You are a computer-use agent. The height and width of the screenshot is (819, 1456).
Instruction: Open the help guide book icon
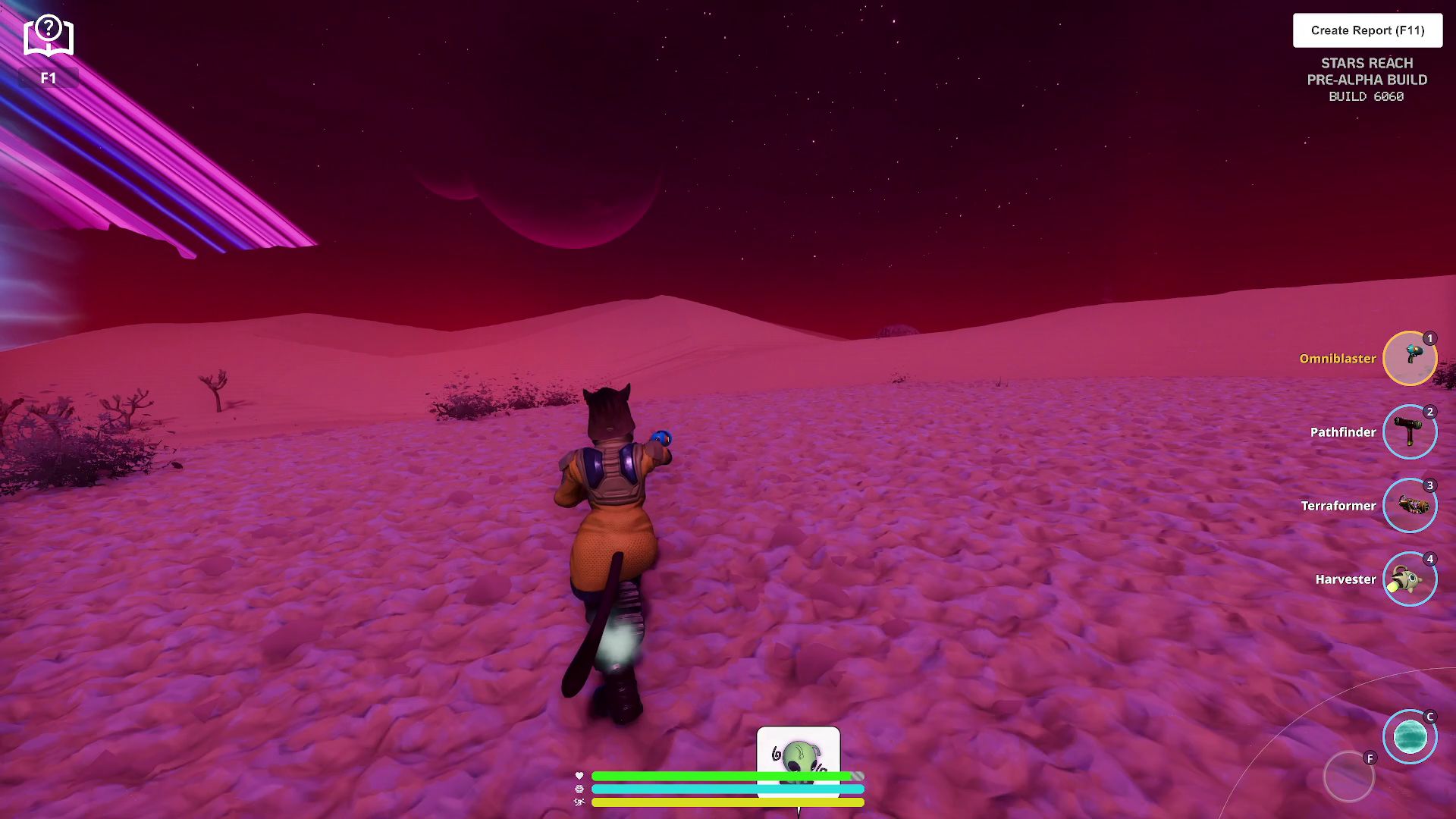click(49, 36)
